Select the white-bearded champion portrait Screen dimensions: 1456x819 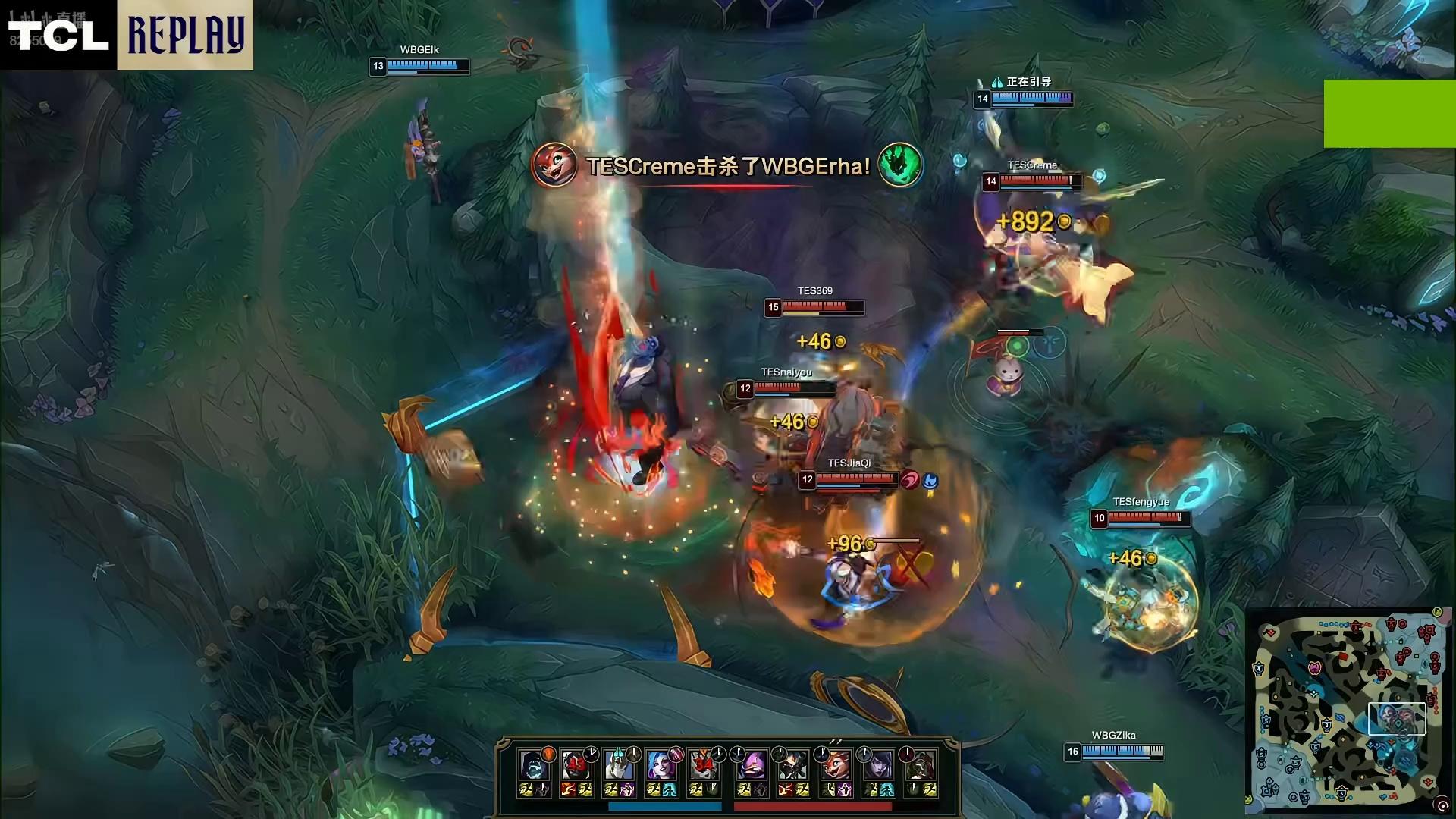[618, 766]
